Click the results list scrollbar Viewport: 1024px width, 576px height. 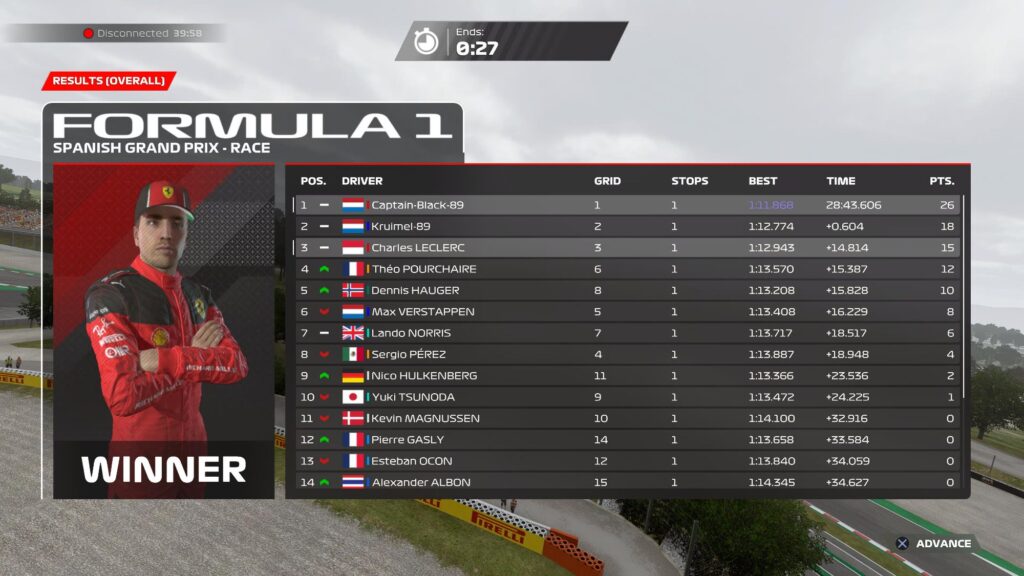(x=964, y=300)
